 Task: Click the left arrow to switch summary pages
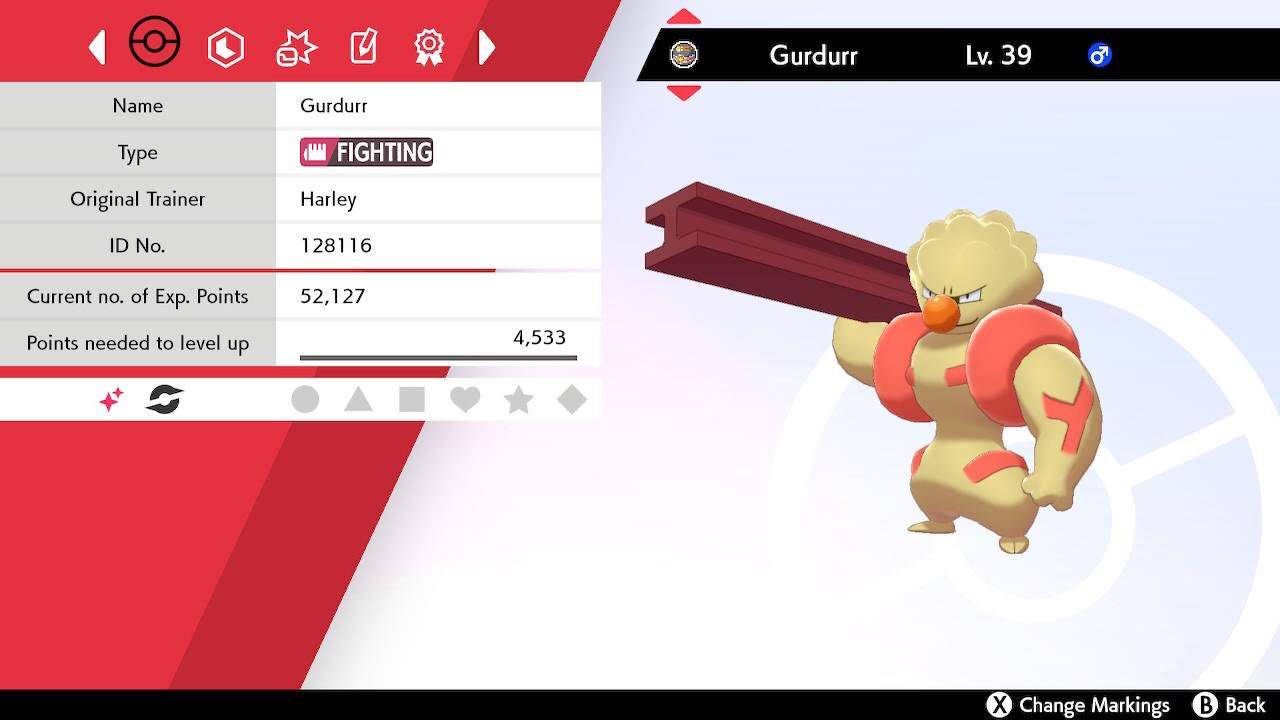pos(97,46)
